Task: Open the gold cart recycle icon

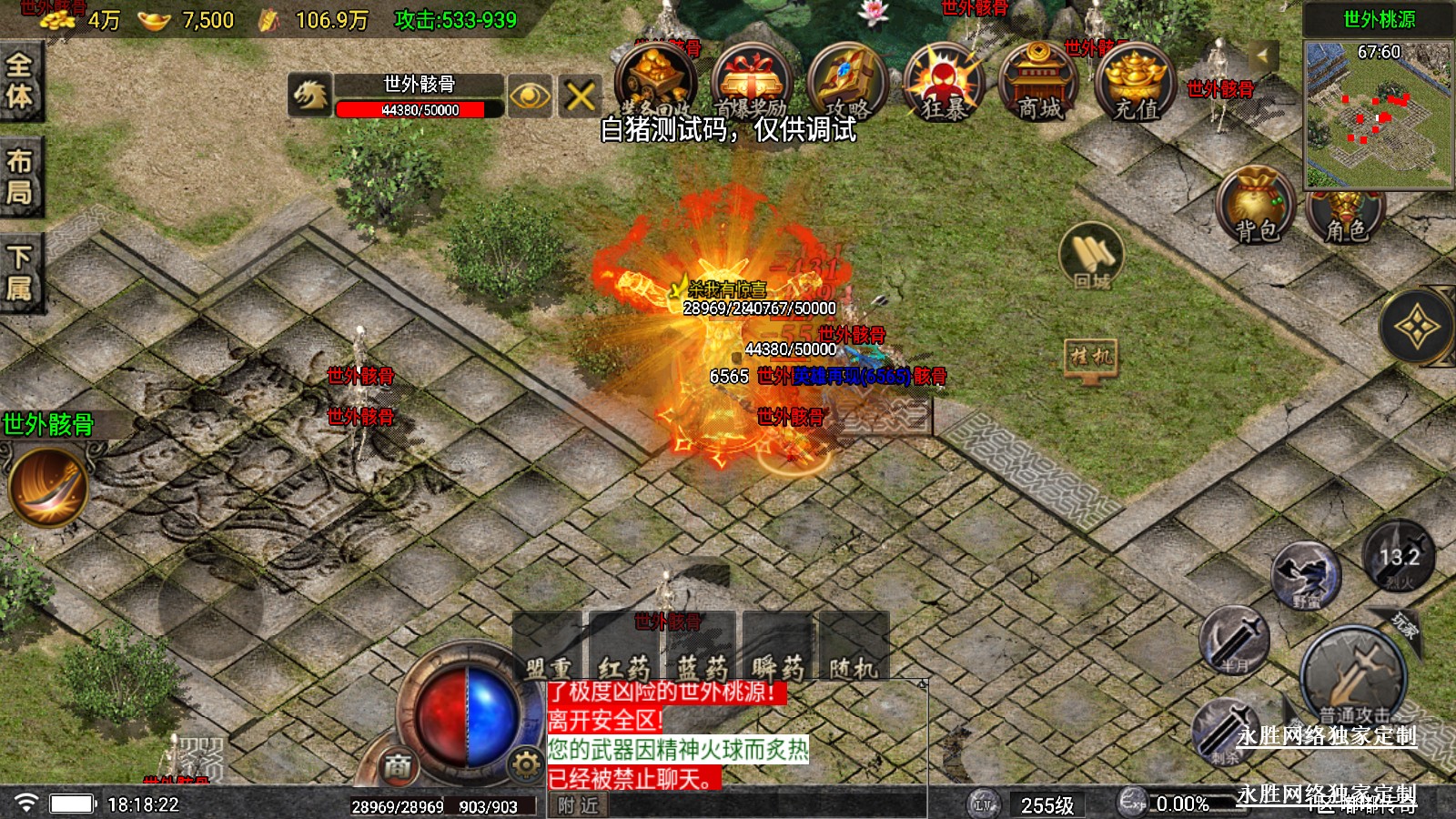Action: pos(653,80)
